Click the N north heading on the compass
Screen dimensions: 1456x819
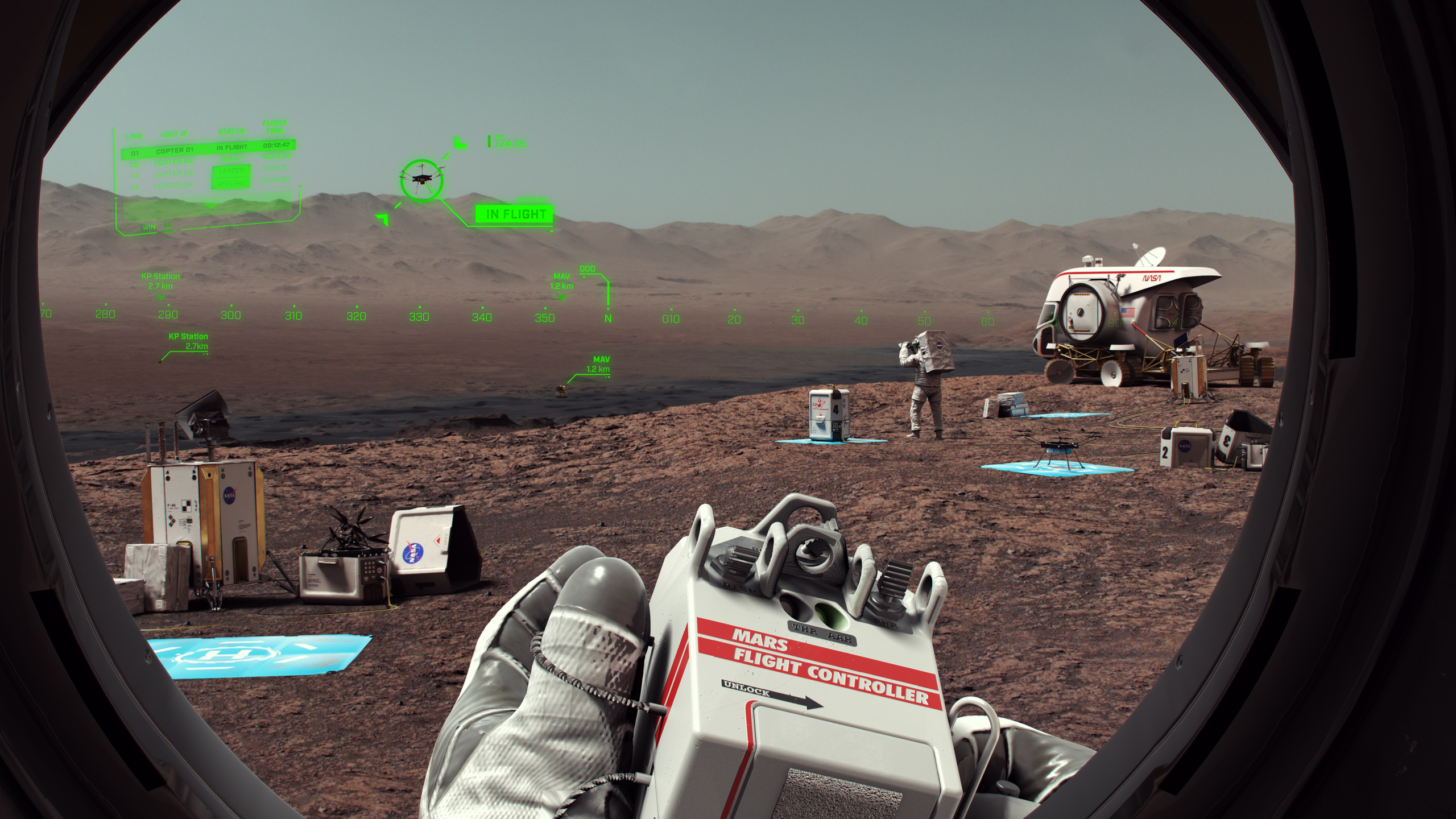(x=608, y=319)
